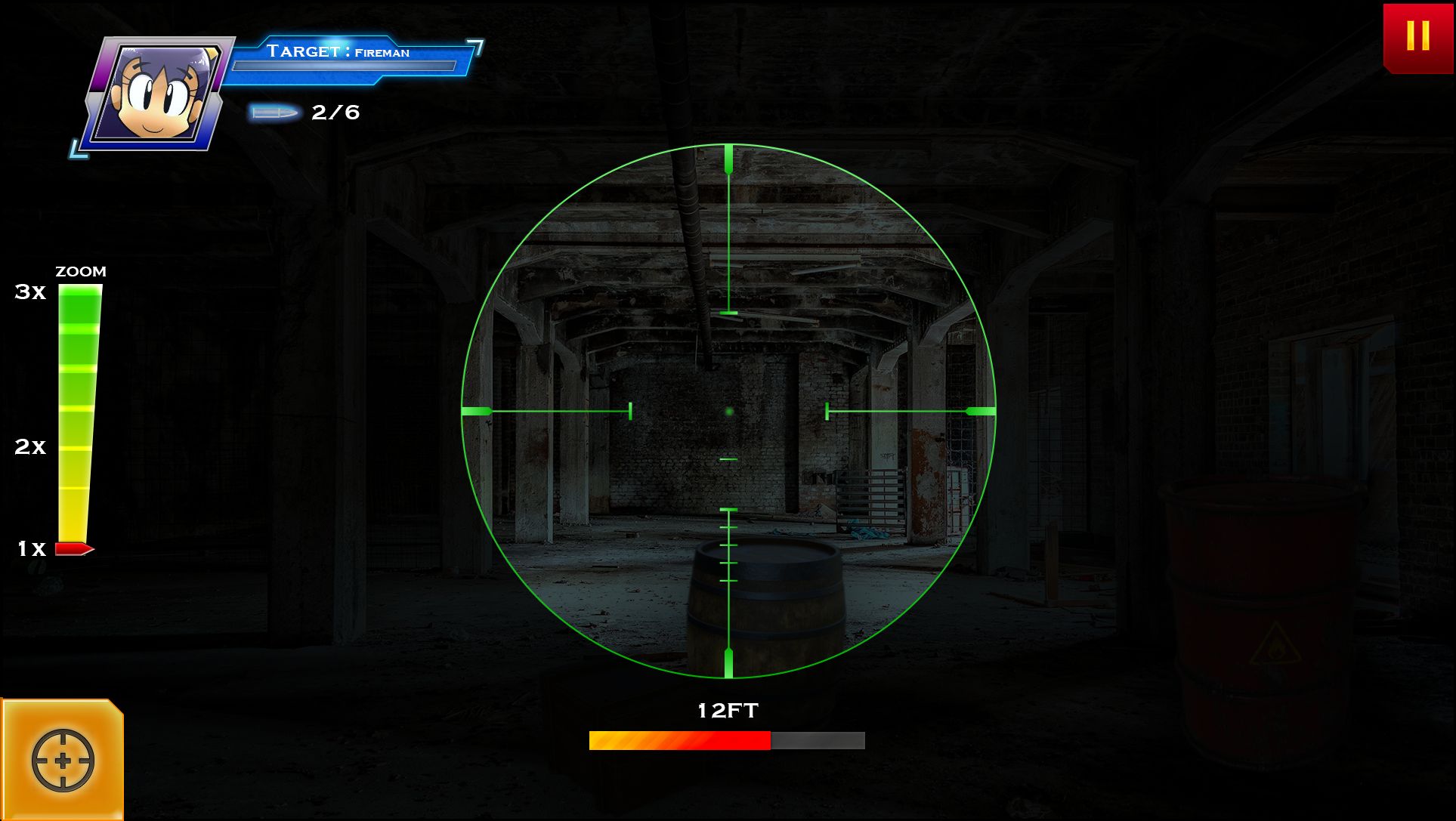Screen dimensions: 1456x821
Task: Pause the game with the red button
Action: point(1417,36)
